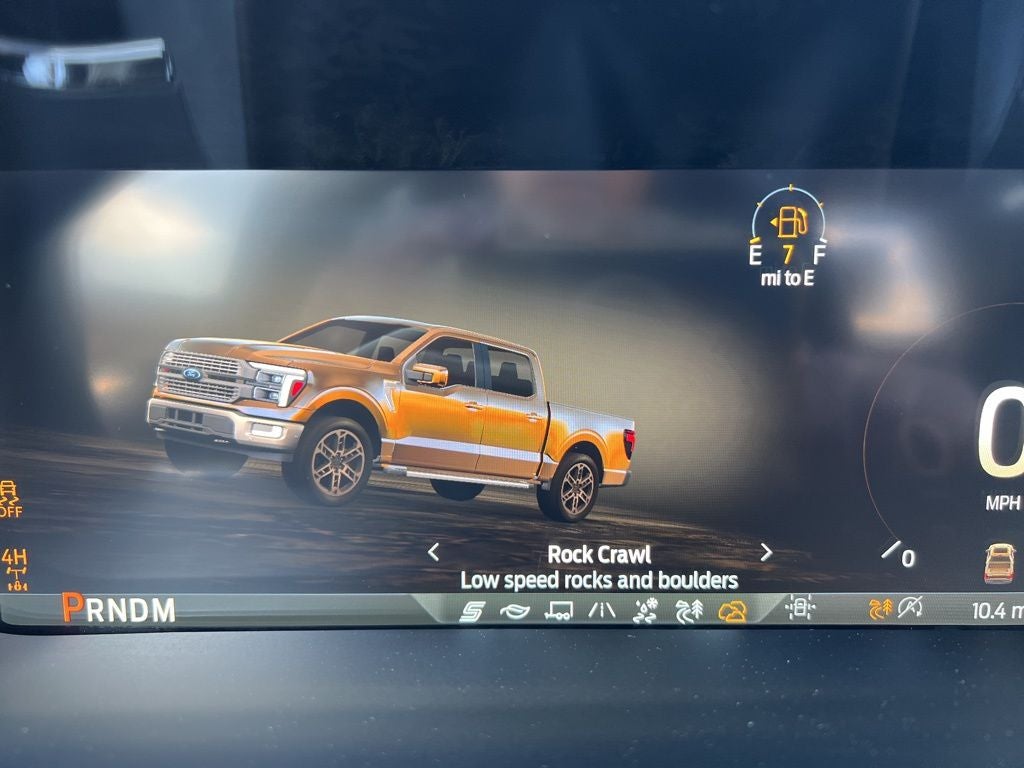The width and height of the screenshot is (1024, 768).
Task: Activate the highlighted Rock Crawl mode icon
Action: (733, 611)
